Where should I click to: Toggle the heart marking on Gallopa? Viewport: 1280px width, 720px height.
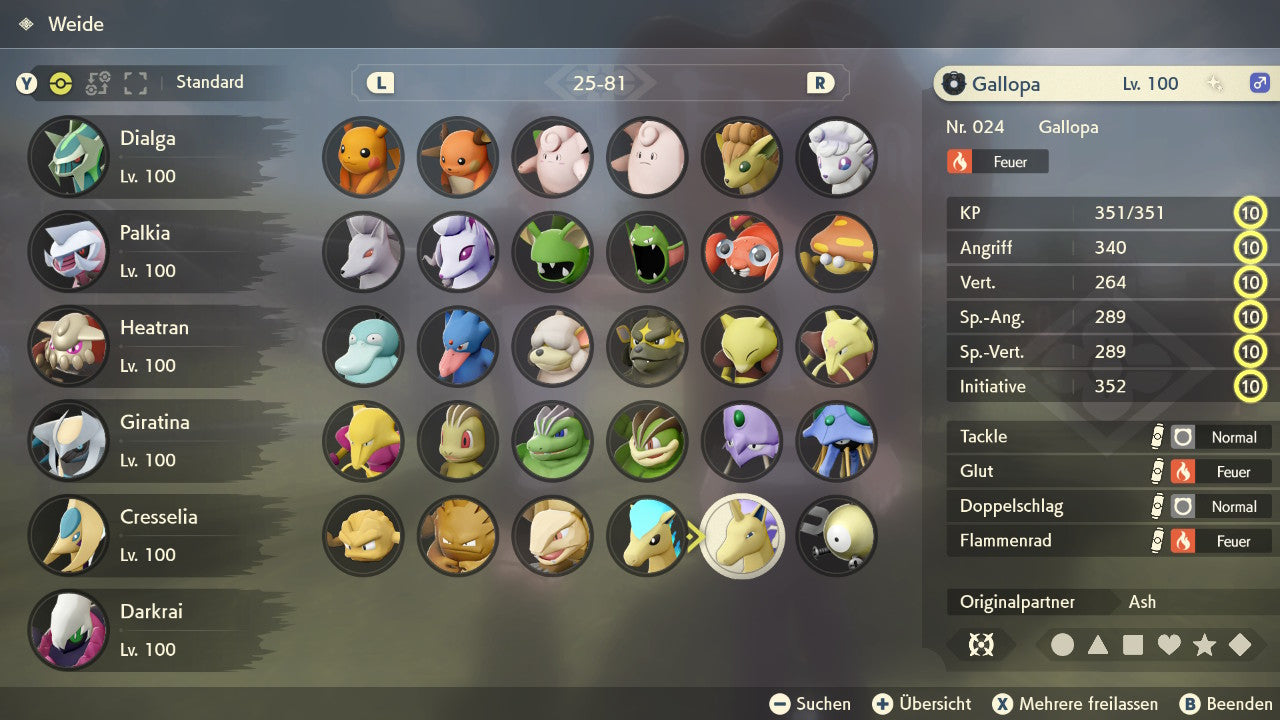[x=1169, y=645]
